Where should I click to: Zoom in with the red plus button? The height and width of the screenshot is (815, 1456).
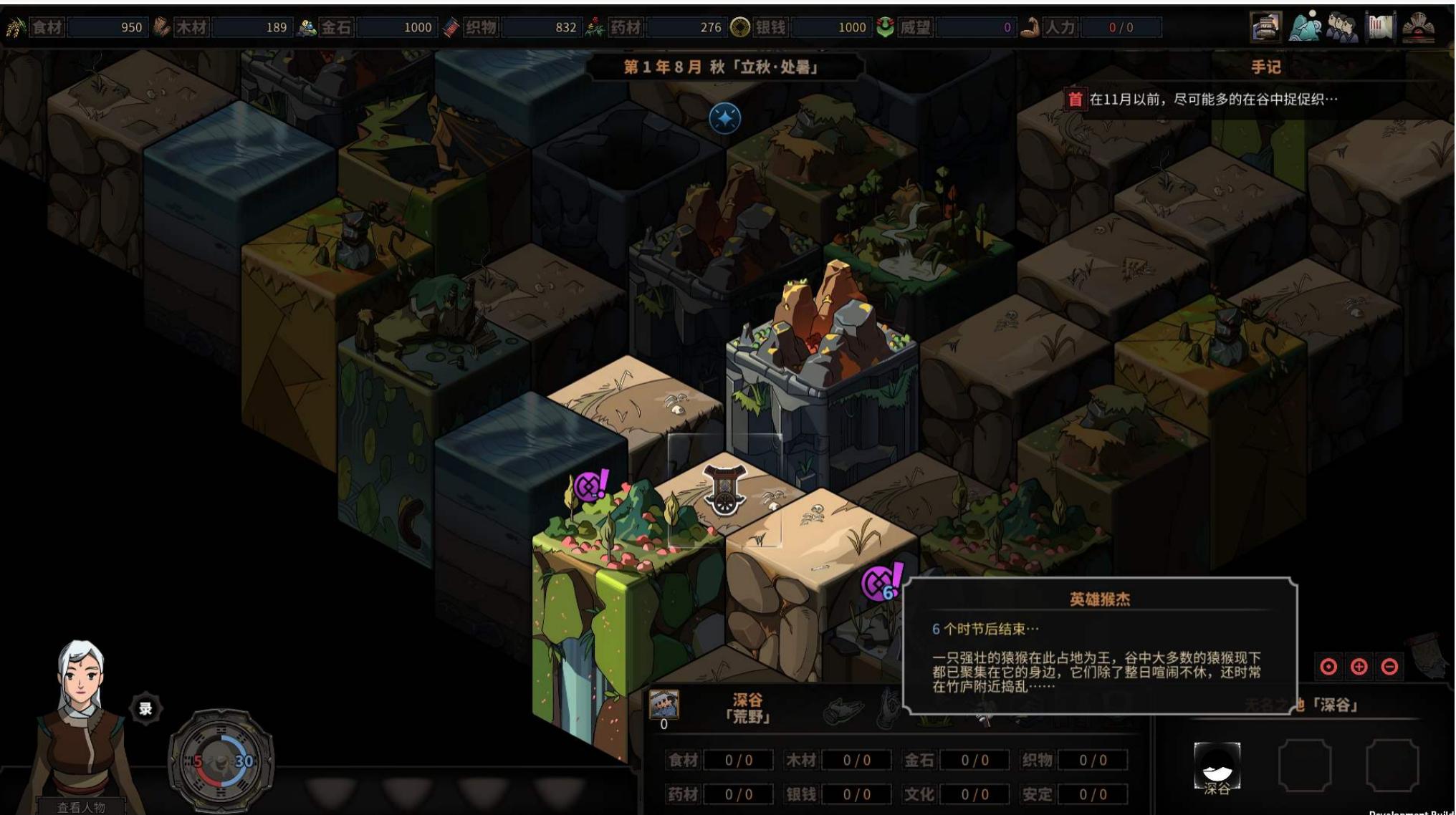[1359, 667]
